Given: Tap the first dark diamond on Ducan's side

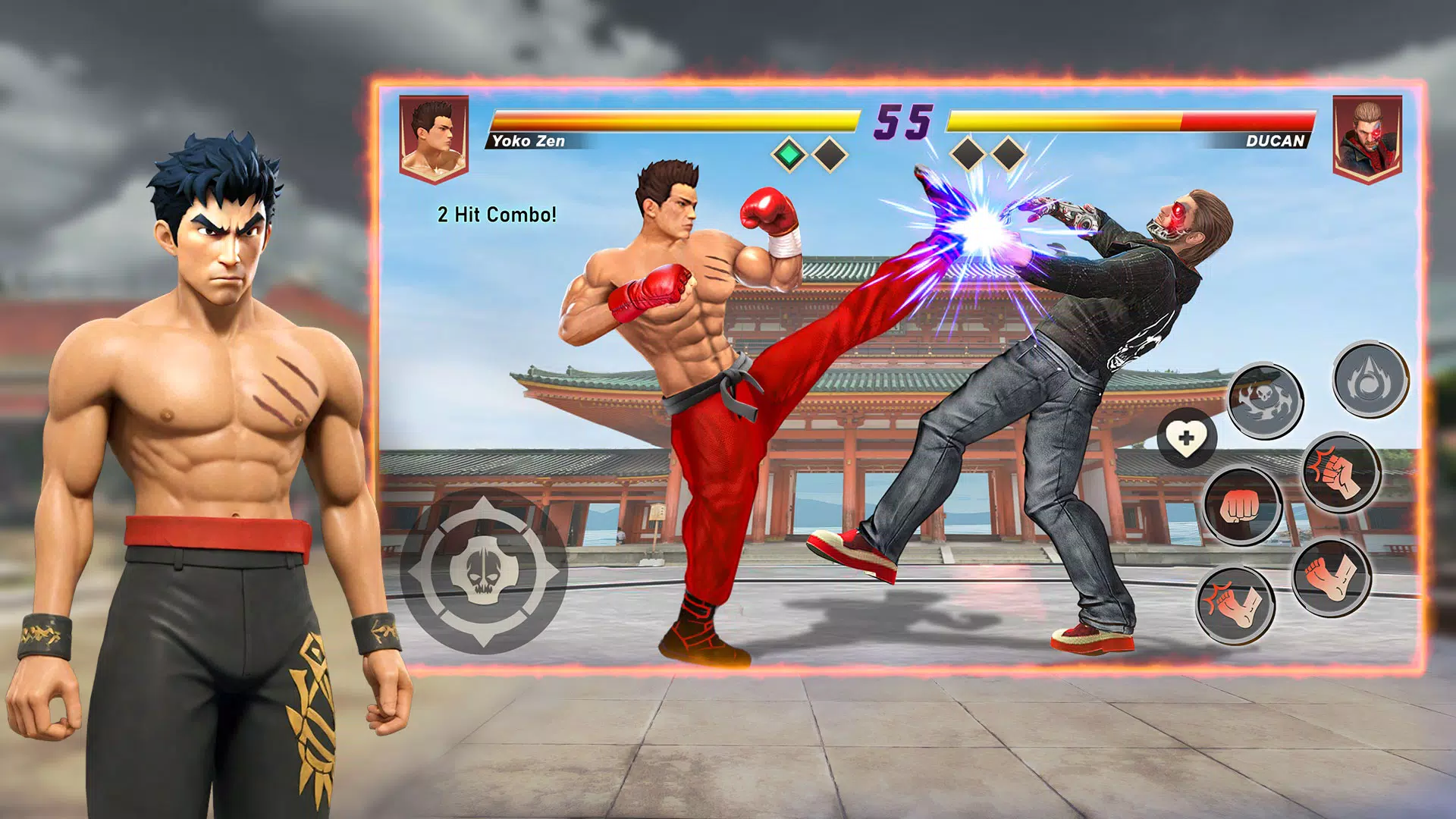Looking at the screenshot, I should coord(968,152).
